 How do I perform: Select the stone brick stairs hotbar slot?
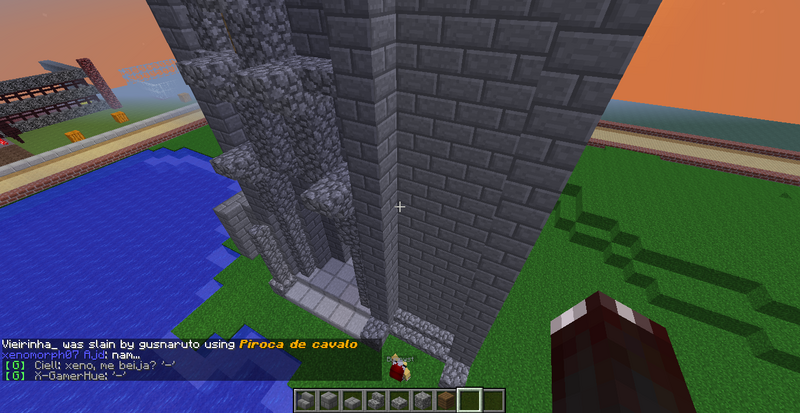(x=306, y=400)
